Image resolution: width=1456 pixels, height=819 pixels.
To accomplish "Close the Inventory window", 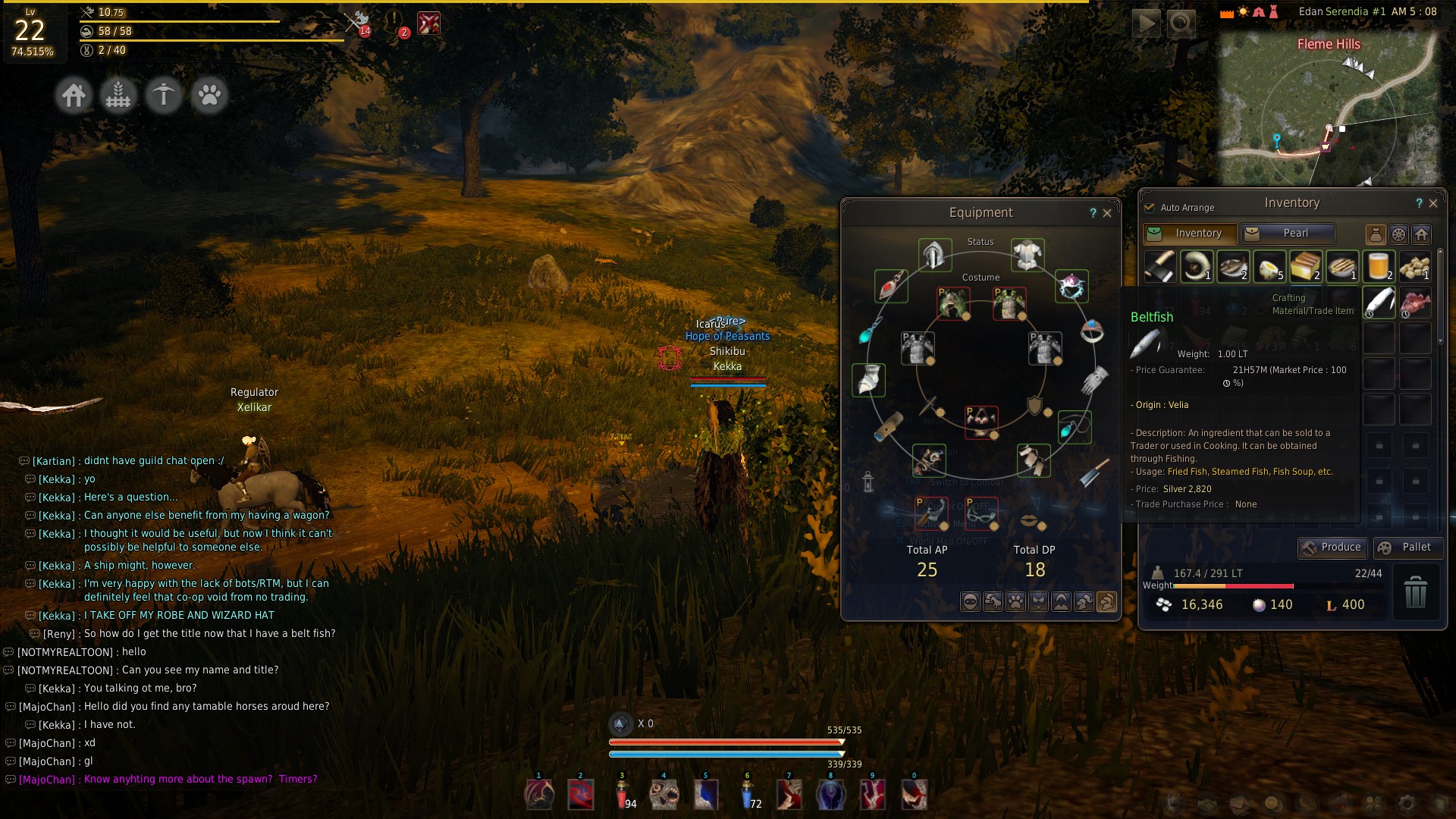I will (x=1433, y=203).
